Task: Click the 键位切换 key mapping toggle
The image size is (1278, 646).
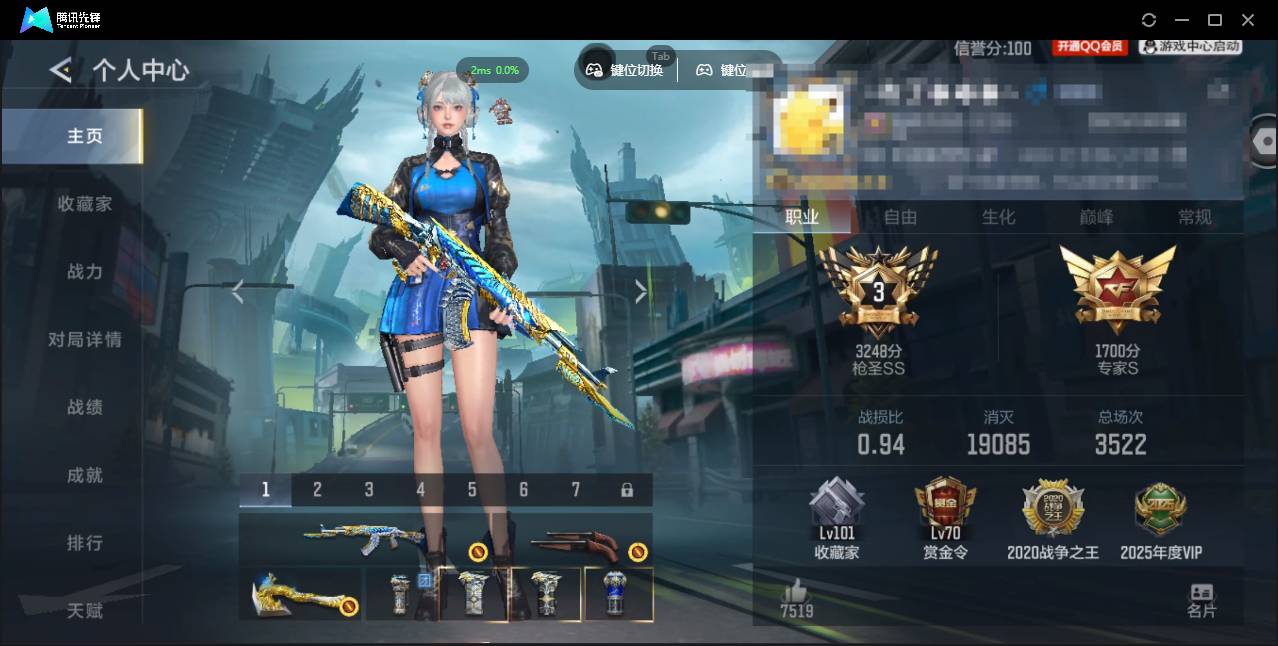Action: 626,70
